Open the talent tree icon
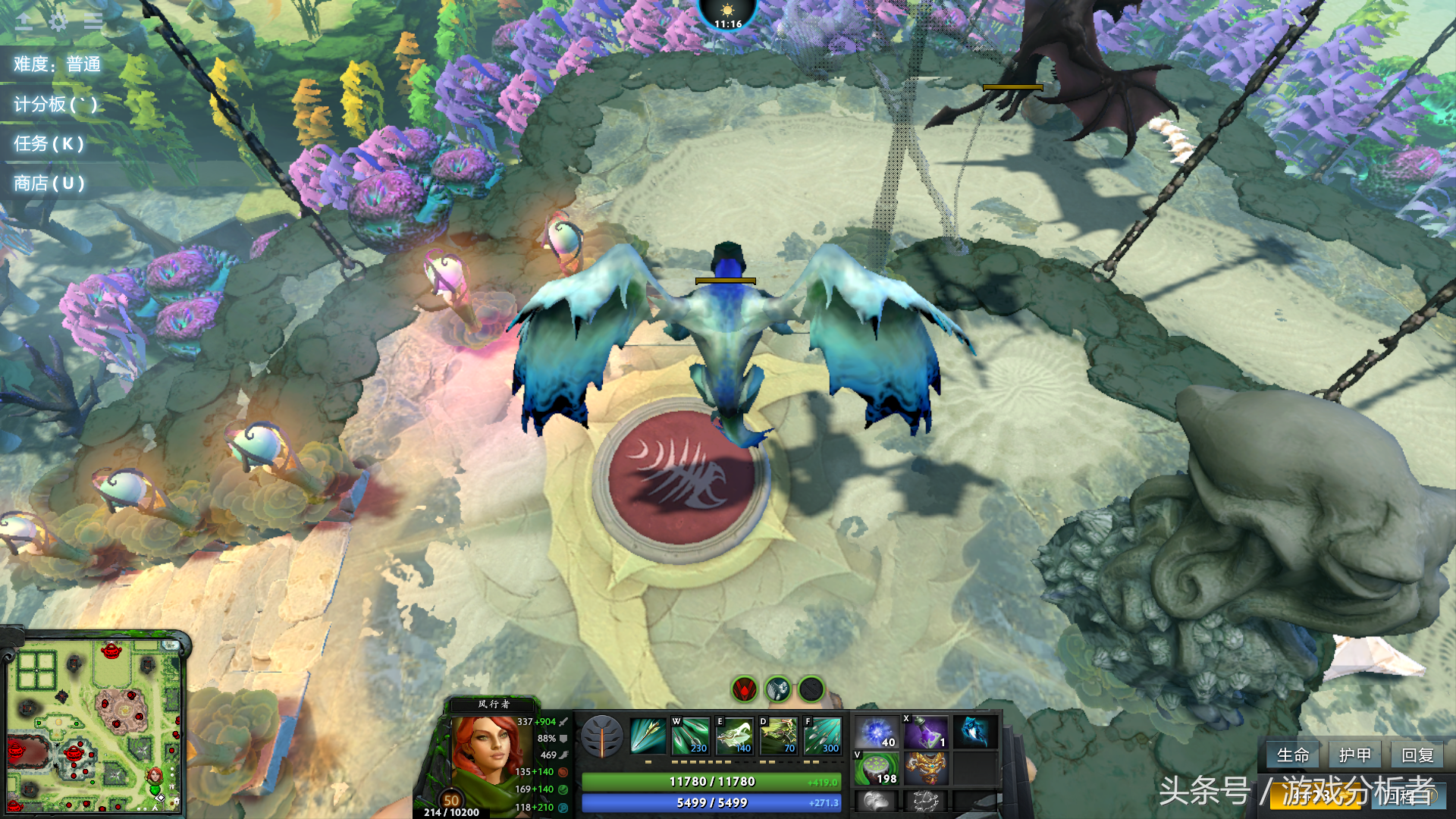Viewport: 1456px width, 819px height. pyautogui.click(x=602, y=736)
